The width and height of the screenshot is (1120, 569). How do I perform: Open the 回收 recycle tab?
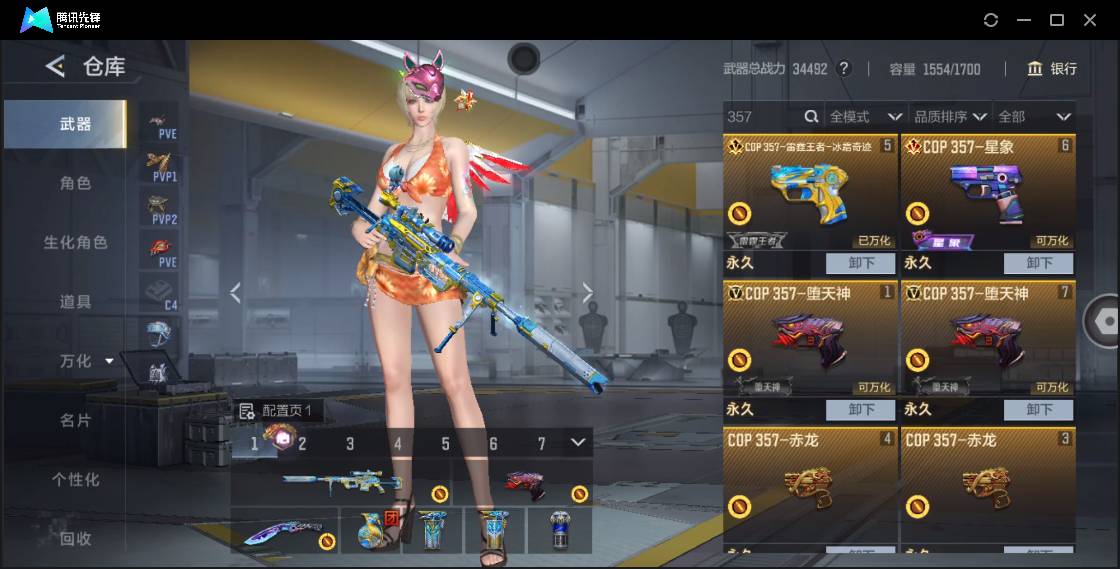tap(75, 538)
